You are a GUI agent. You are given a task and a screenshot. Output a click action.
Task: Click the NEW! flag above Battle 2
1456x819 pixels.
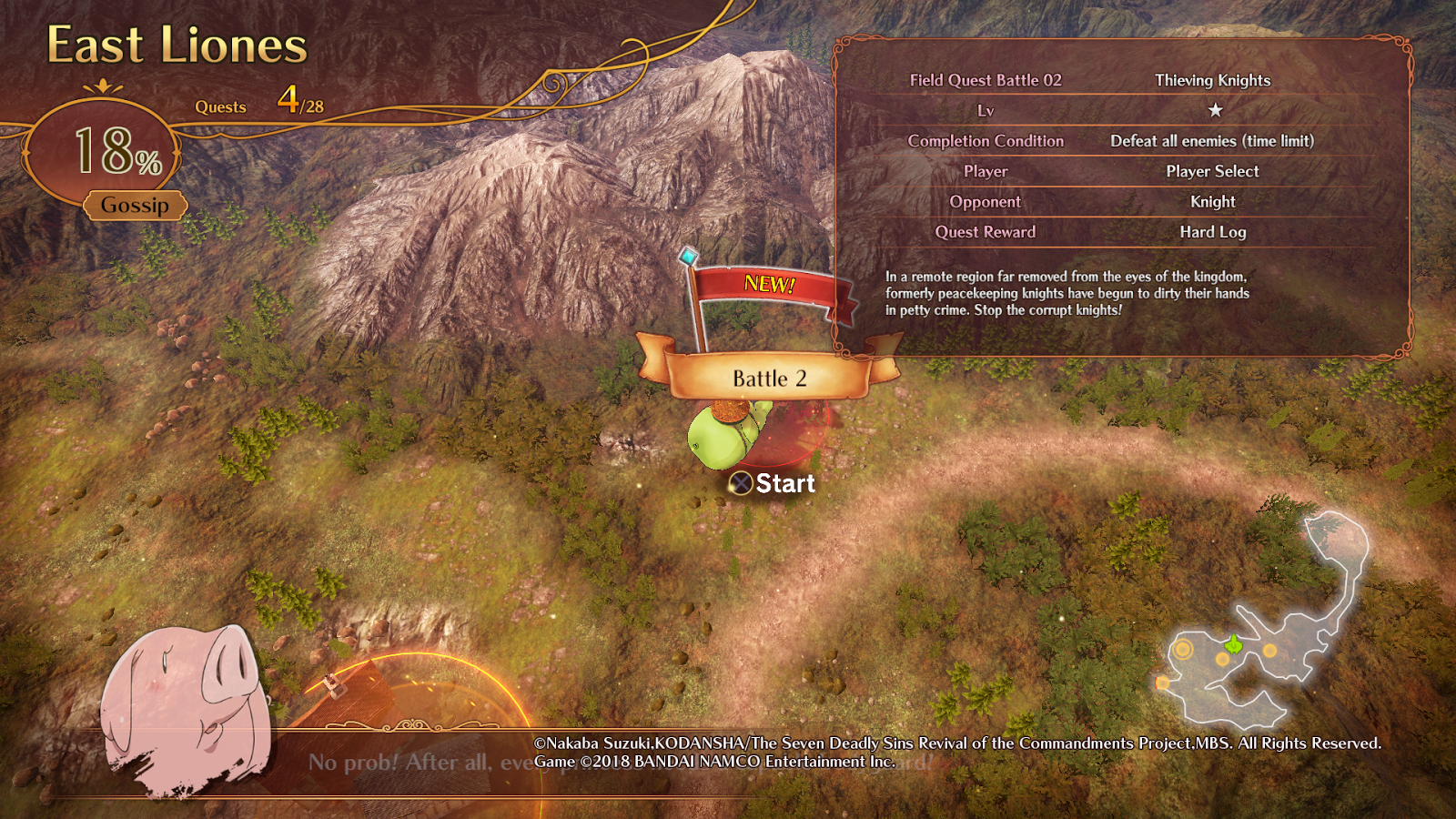(770, 286)
